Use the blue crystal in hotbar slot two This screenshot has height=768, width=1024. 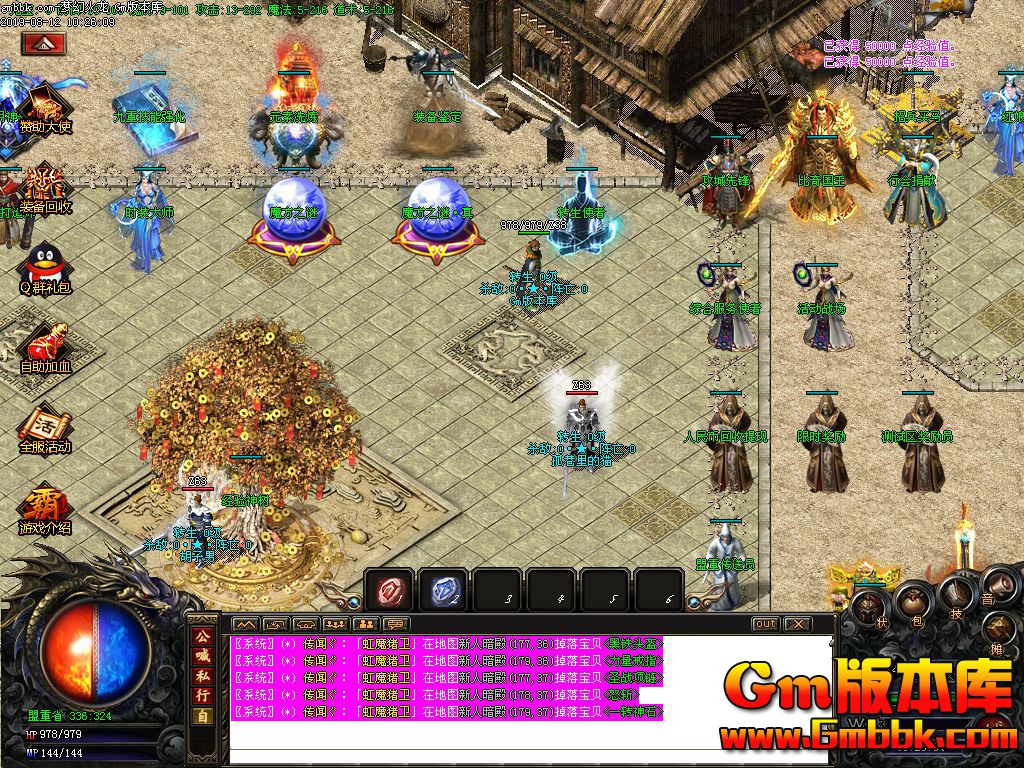(442, 592)
